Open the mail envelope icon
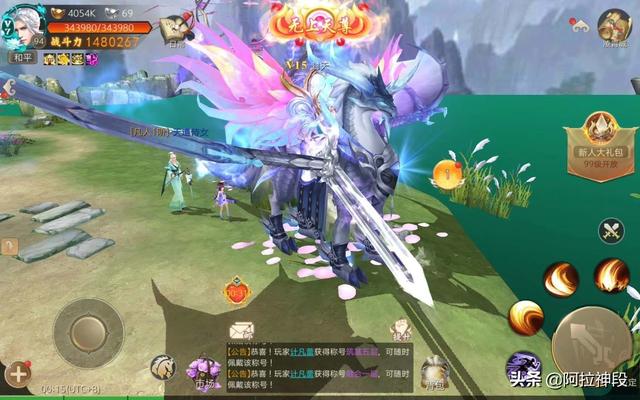The image size is (640, 400). pos(241,330)
